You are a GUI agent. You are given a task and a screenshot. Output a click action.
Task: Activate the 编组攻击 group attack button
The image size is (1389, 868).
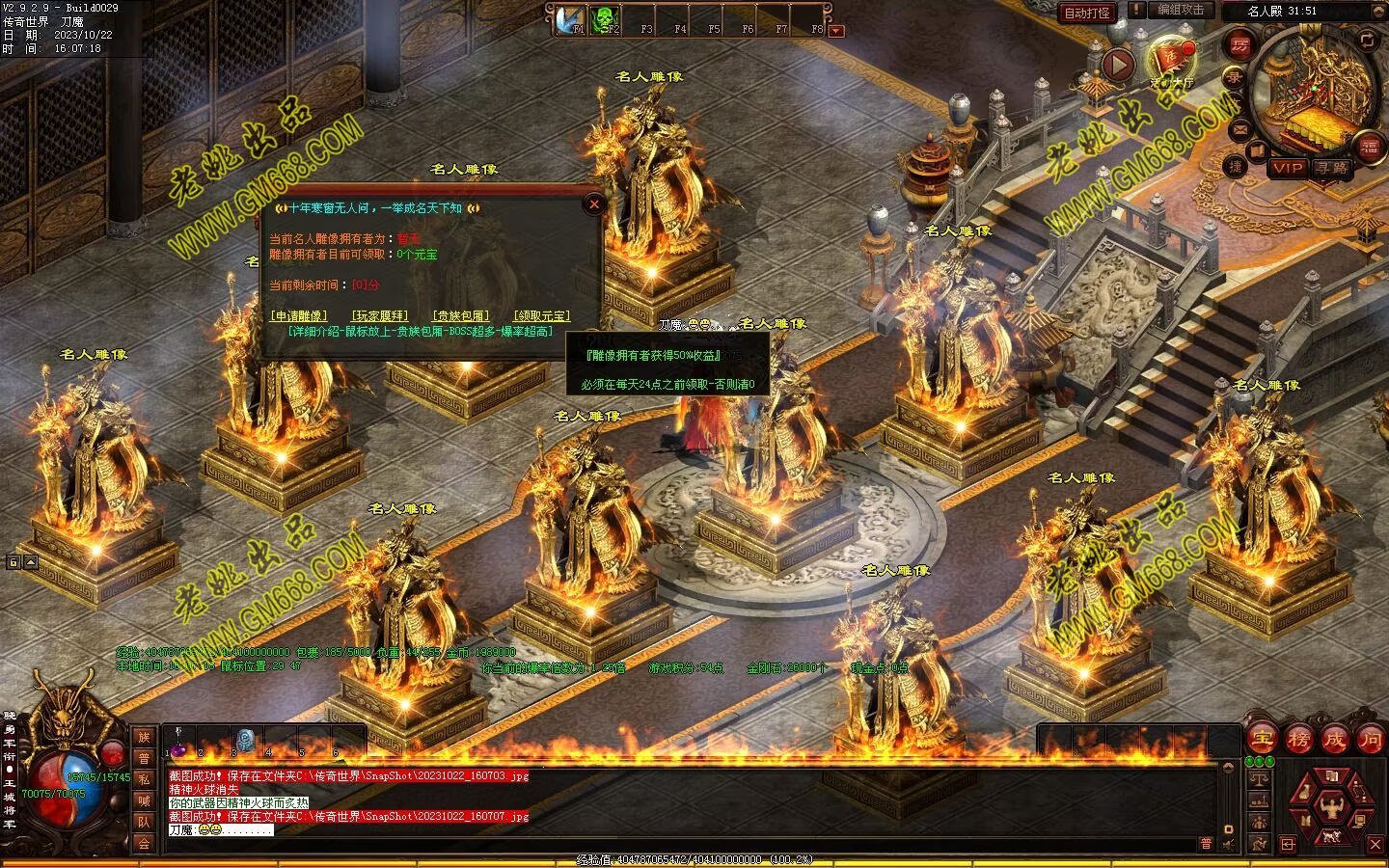click(1181, 10)
